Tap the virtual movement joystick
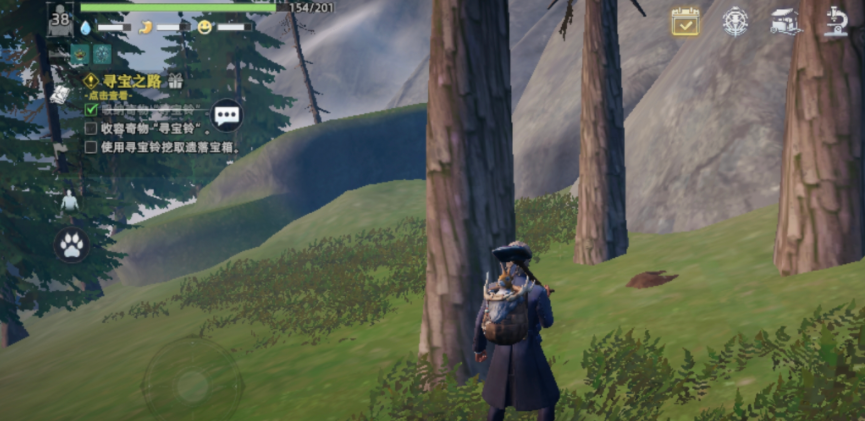 [192, 384]
